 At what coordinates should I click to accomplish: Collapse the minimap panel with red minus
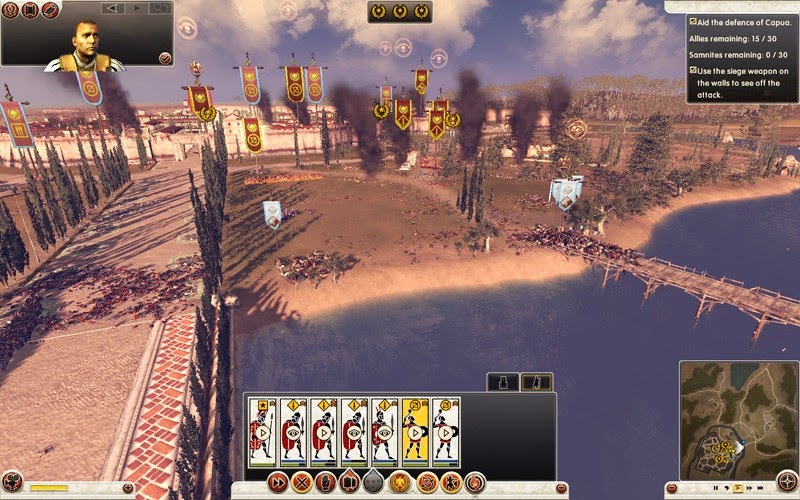click(x=673, y=488)
